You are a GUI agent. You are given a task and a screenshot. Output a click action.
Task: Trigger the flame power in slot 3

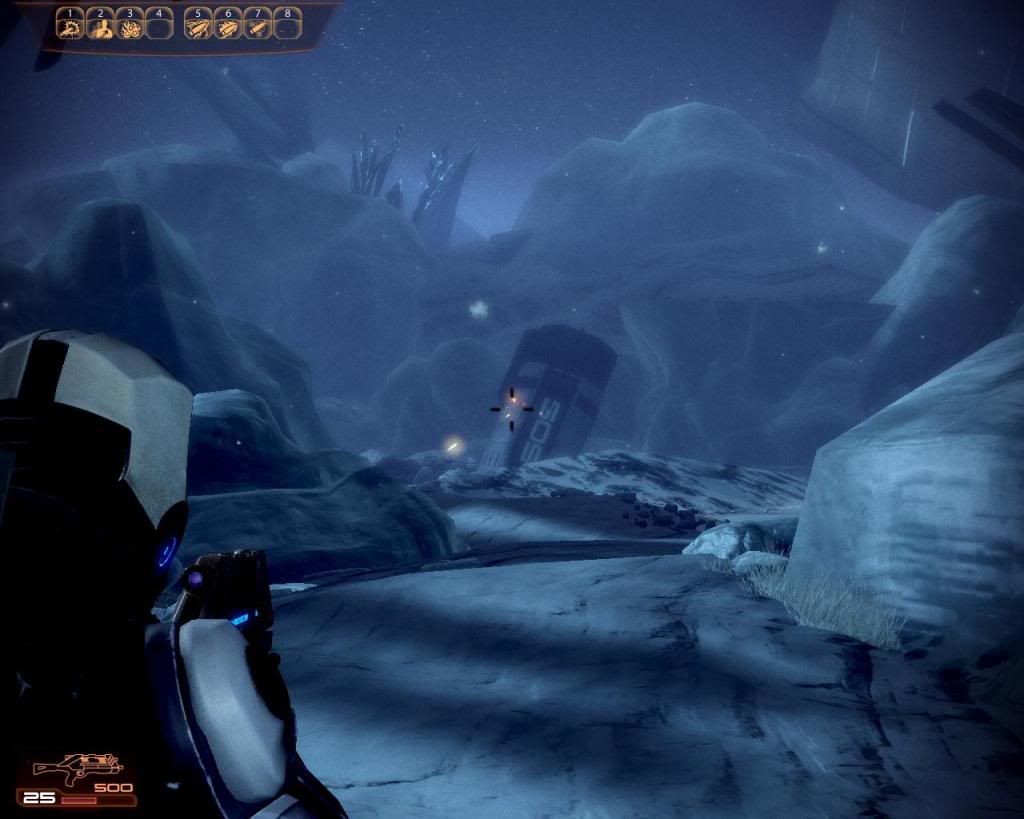(x=129, y=27)
